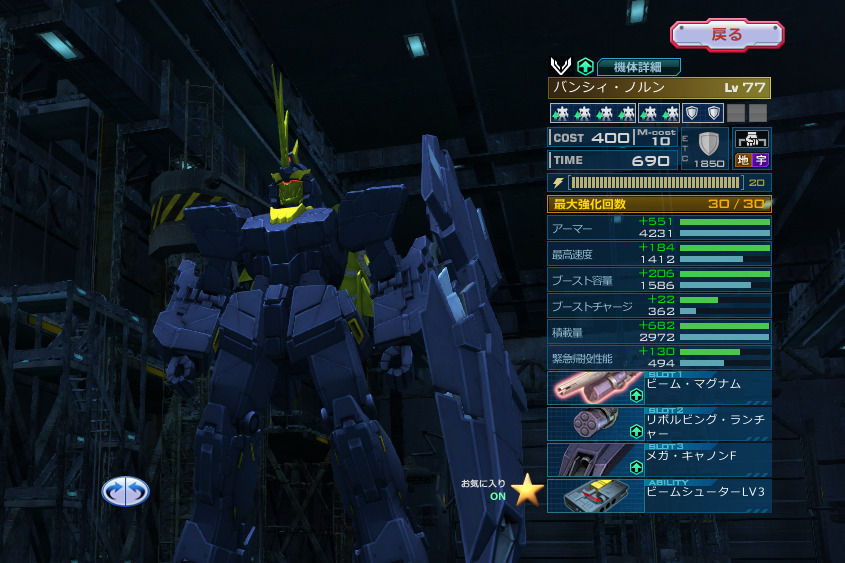Screen dimensions: 845x563
Task: Toggle the お気に入り favorite star
Action: 527,489
